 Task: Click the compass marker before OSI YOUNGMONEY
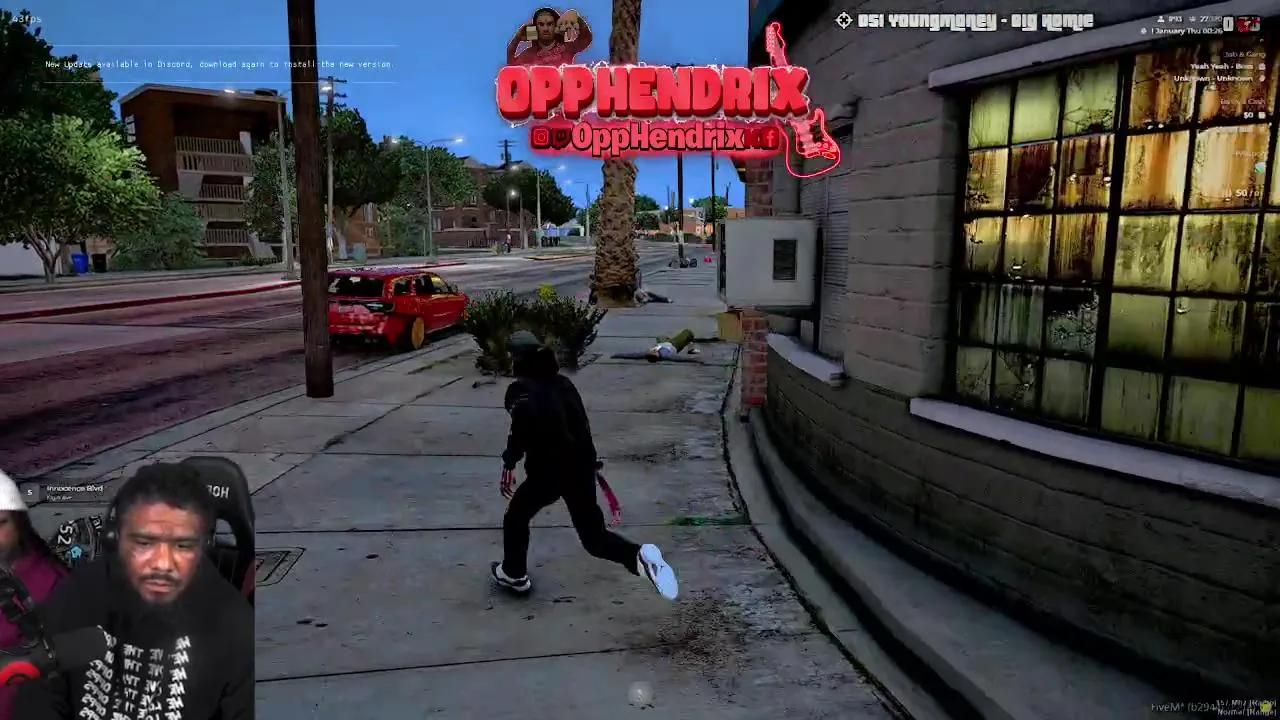point(844,20)
